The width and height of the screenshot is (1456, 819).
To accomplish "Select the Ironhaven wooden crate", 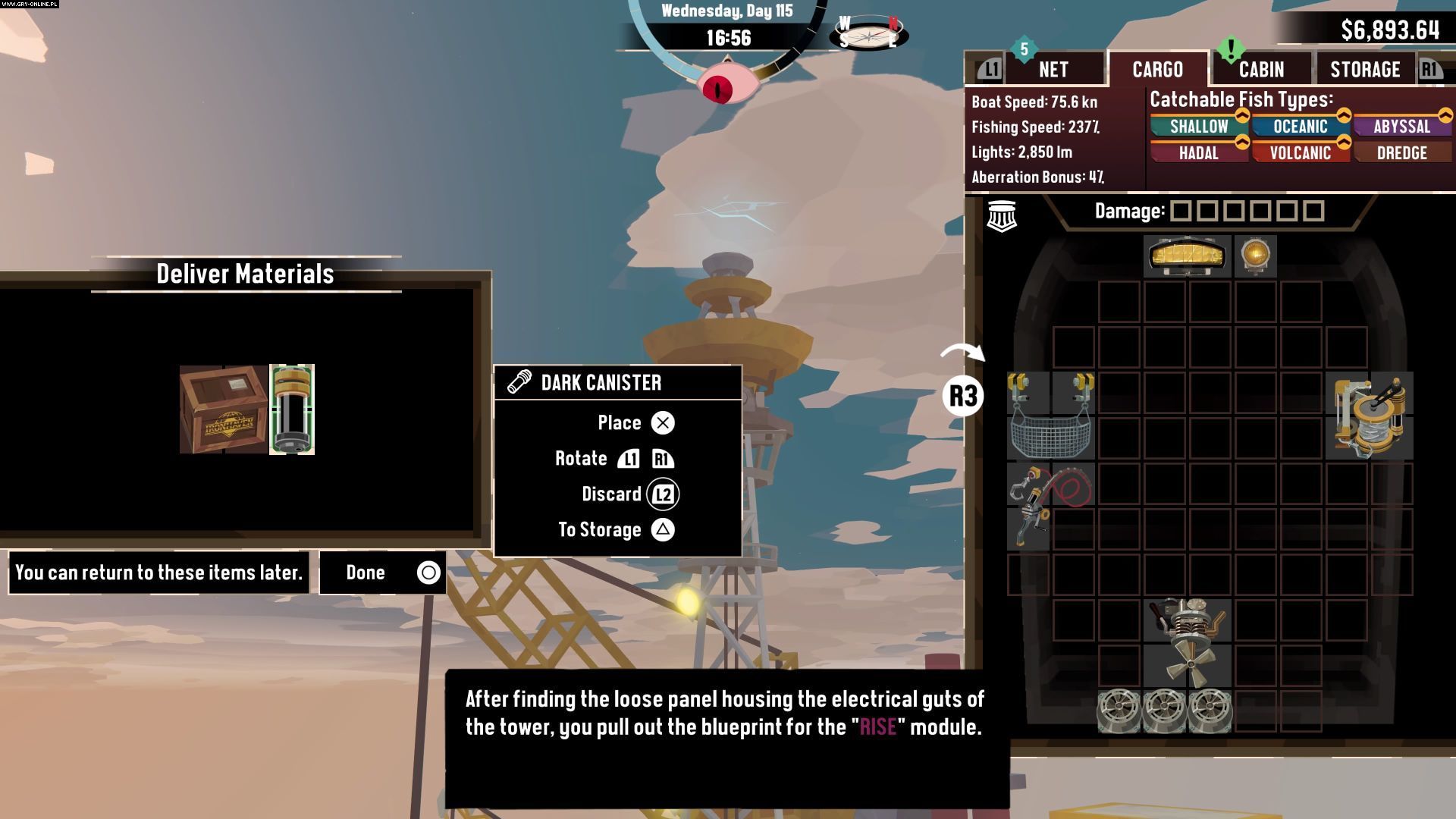I will pyautogui.click(x=223, y=409).
